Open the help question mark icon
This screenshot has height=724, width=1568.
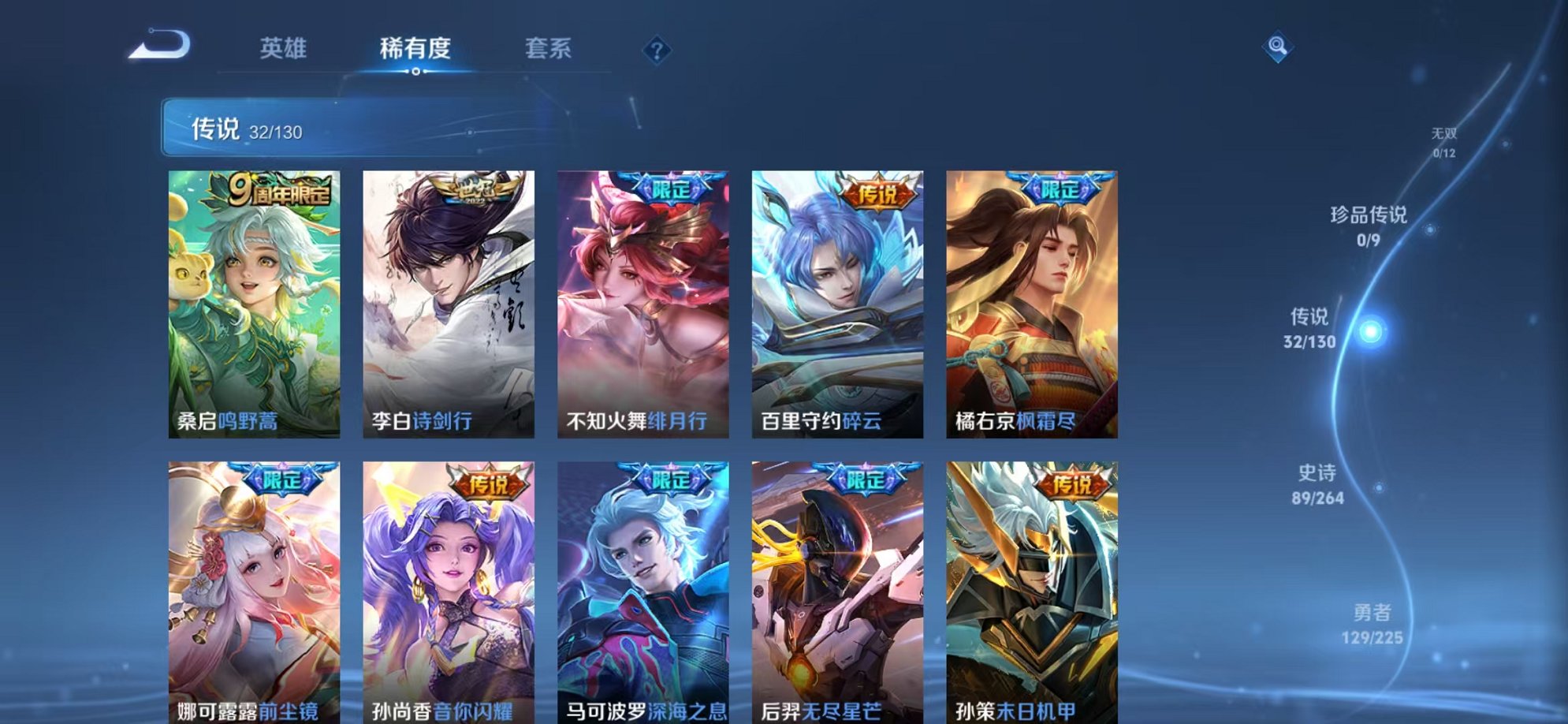point(657,49)
